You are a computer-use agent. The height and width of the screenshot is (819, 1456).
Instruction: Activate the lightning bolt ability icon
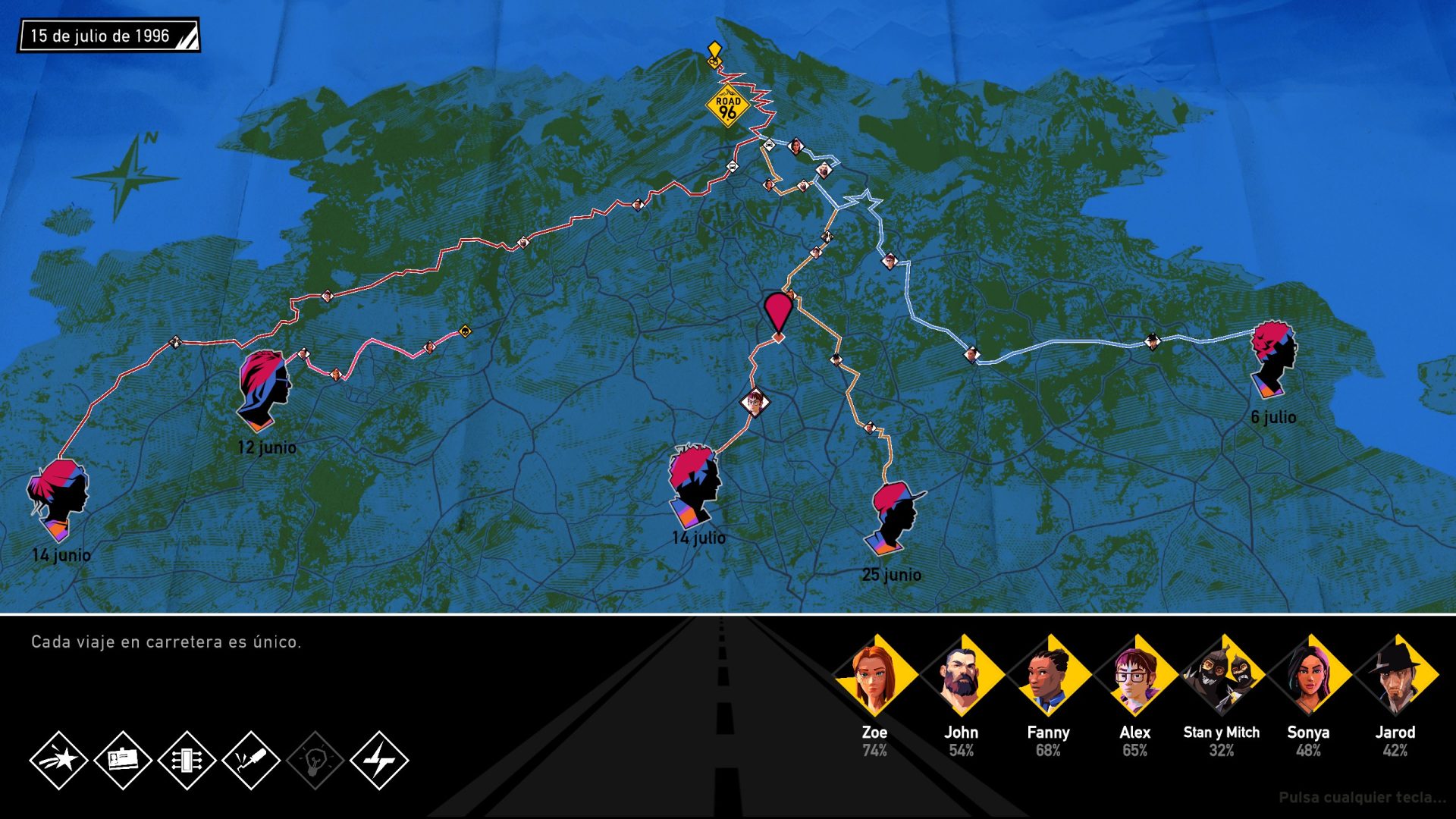[x=379, y=760]
